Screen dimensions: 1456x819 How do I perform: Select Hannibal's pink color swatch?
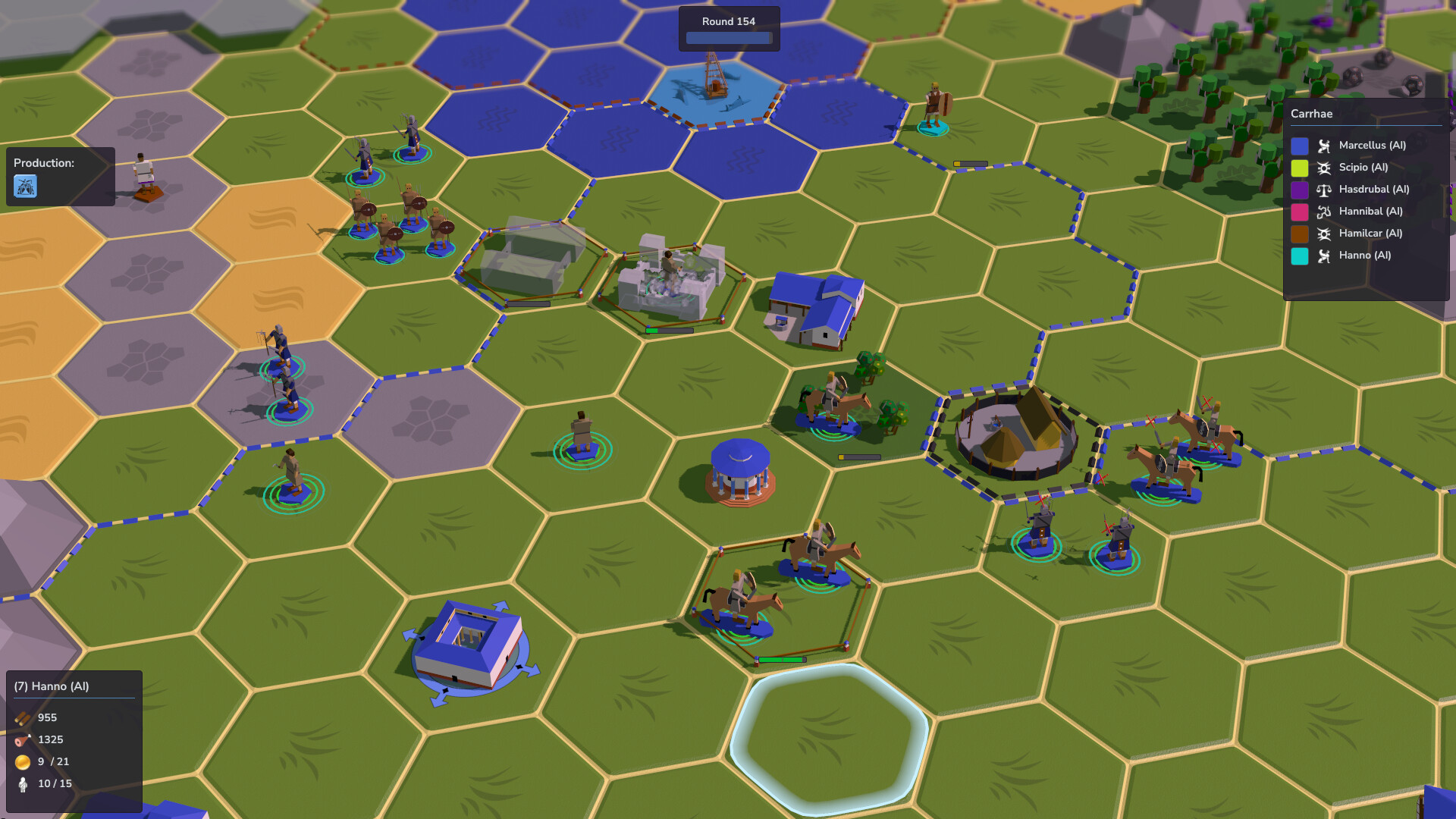1300,212
